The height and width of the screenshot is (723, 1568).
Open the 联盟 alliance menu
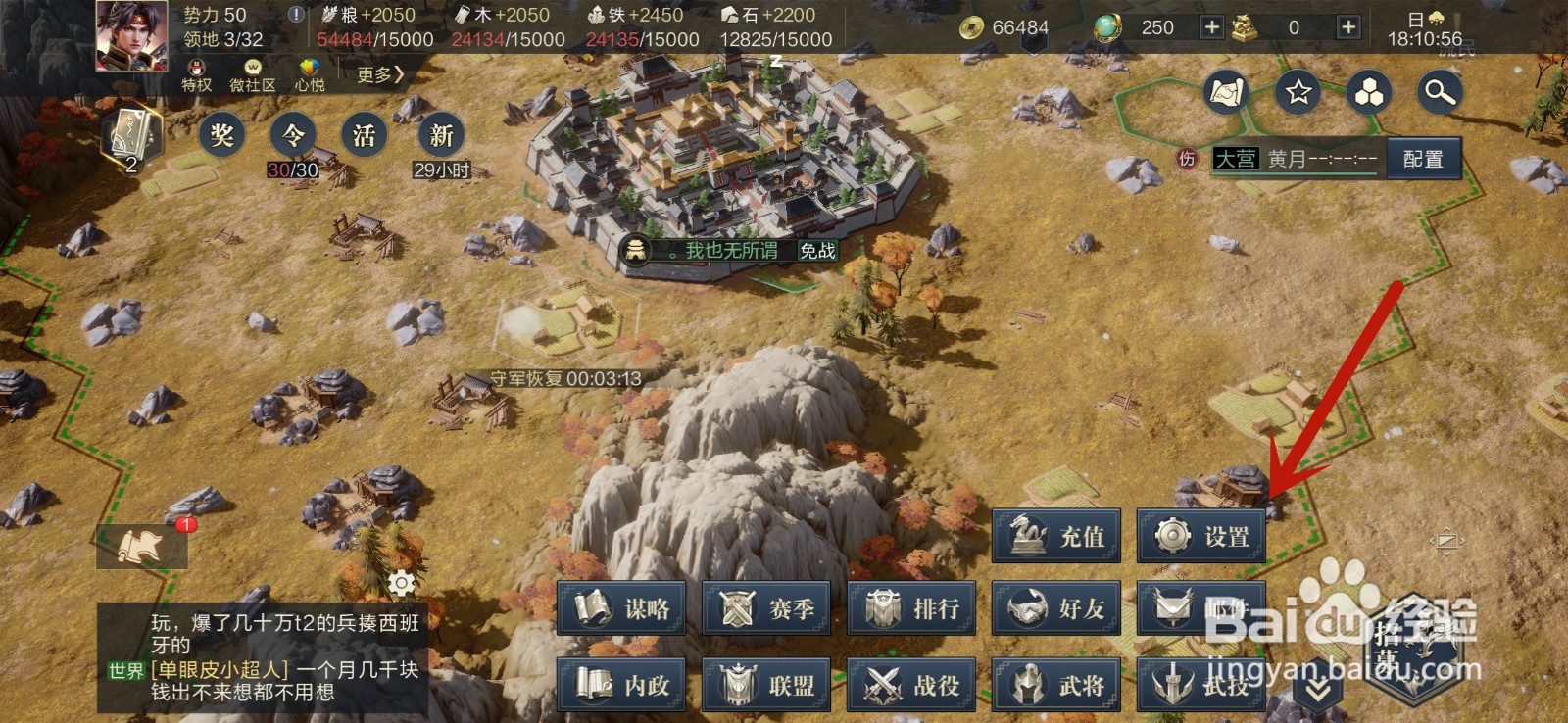tap(766, 685)
